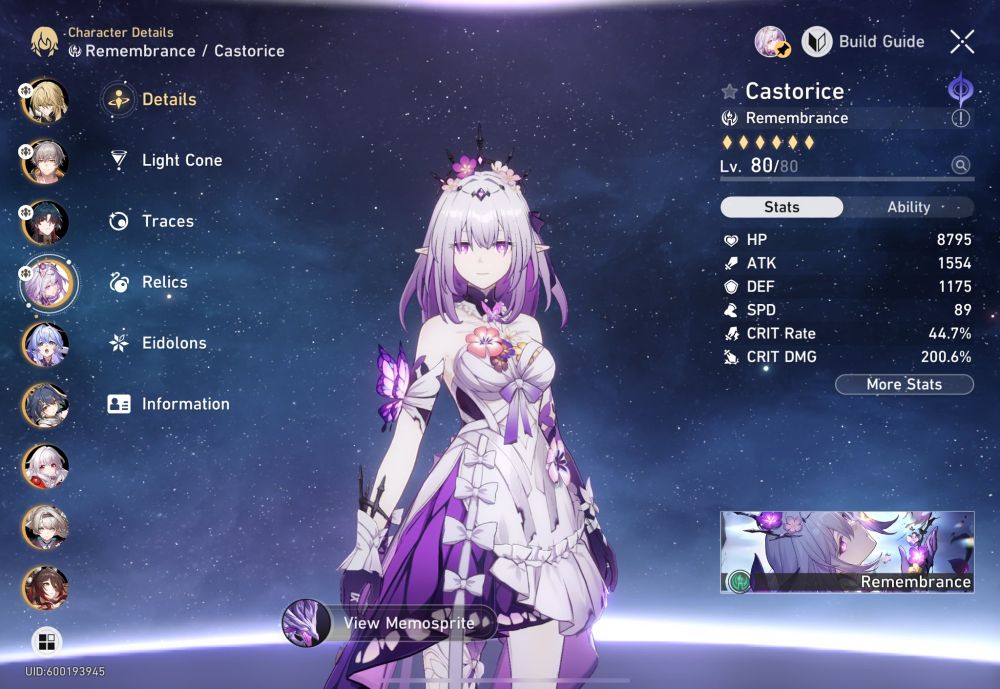Select the Details menu entry
This screenshot has width=1000, height=689.
pos(168,99)
